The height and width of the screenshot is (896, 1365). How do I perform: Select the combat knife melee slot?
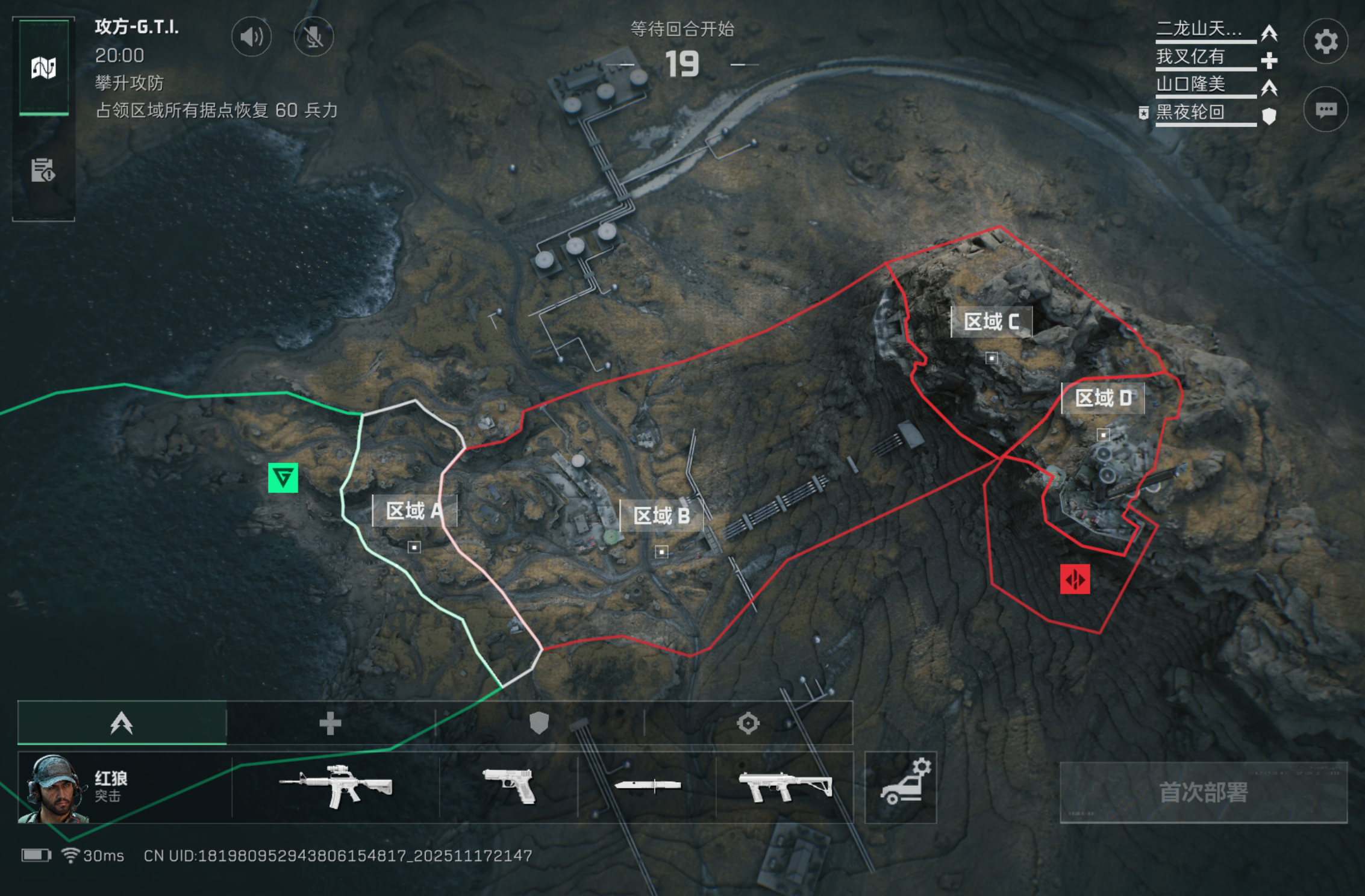[647, 786]
